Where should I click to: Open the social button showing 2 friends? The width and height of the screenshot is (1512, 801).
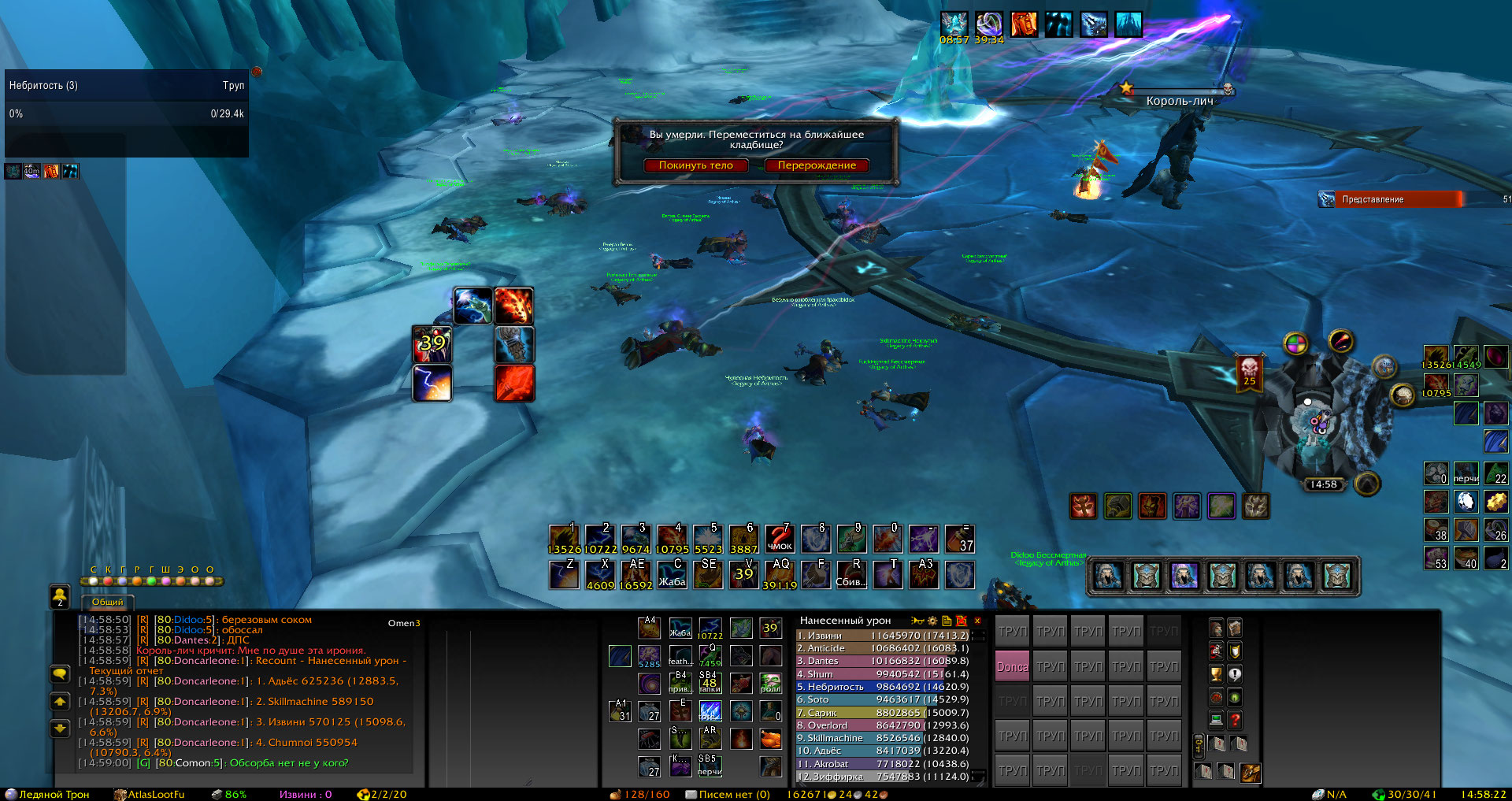[x=60, y=597]
